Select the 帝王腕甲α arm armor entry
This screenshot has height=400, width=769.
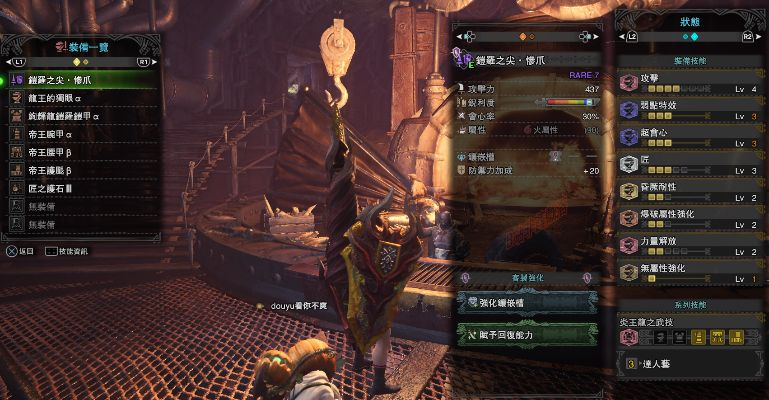(x=80, y=134)
